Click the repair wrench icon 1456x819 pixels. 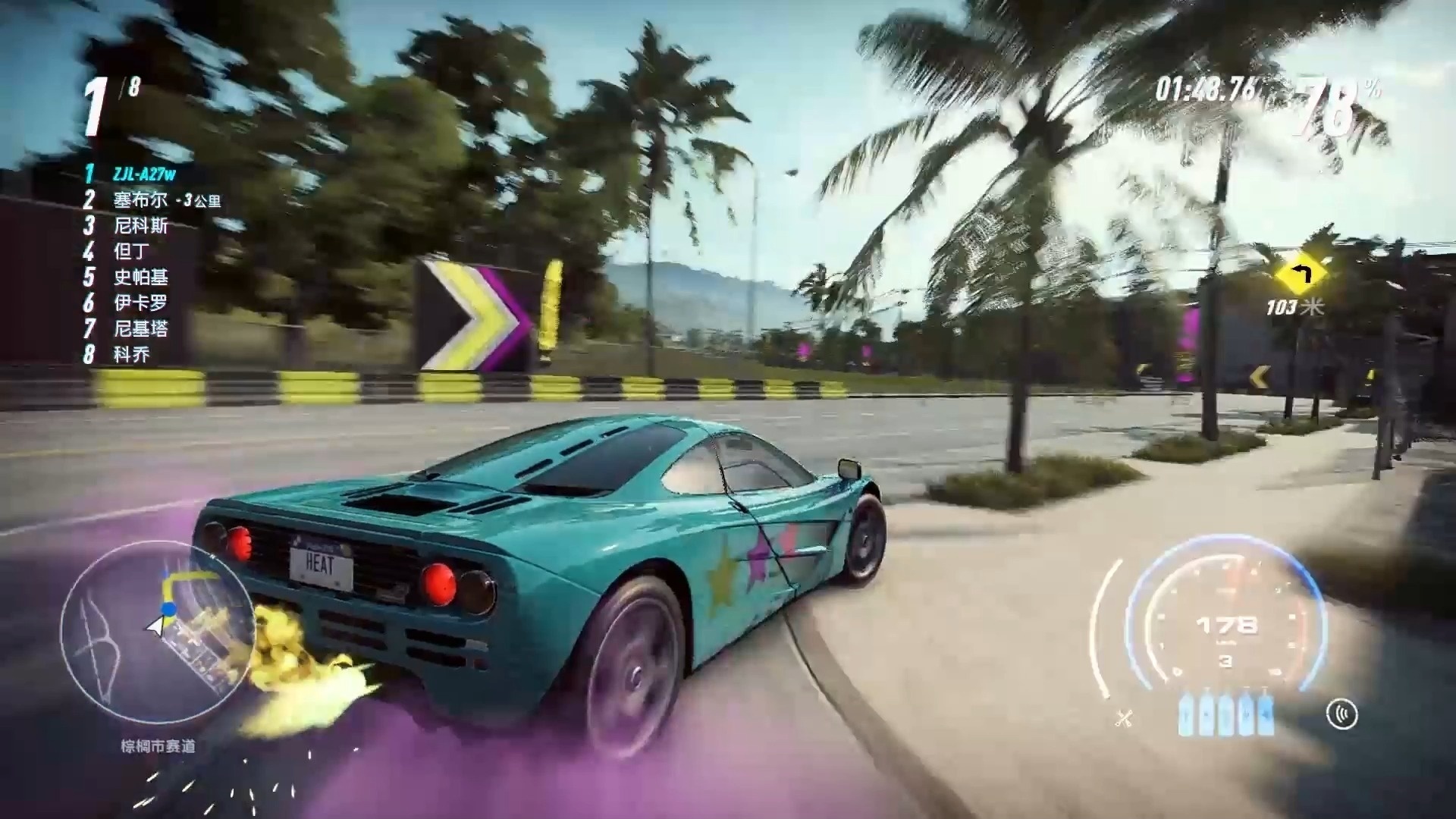1124,717
